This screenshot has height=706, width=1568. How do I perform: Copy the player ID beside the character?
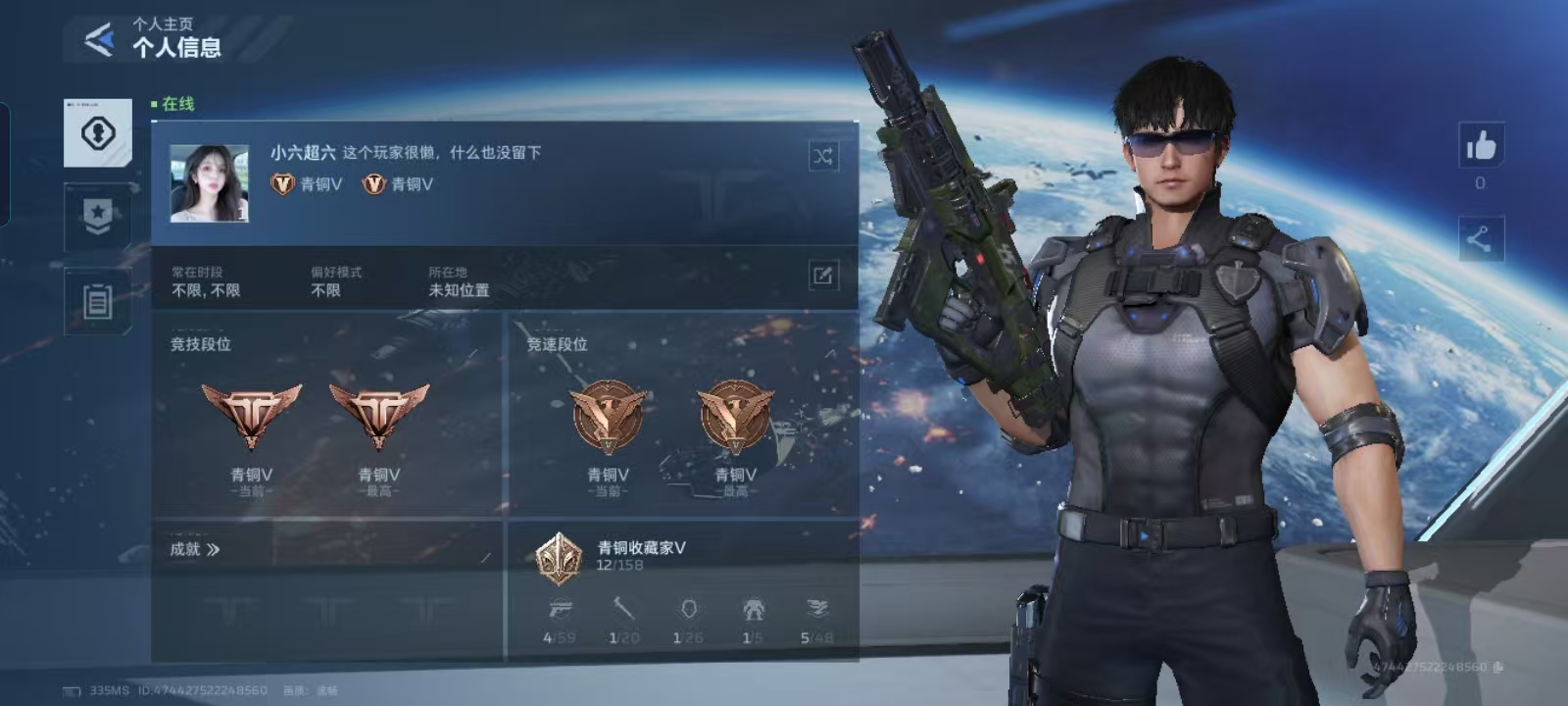click(x=1497, y=667)
